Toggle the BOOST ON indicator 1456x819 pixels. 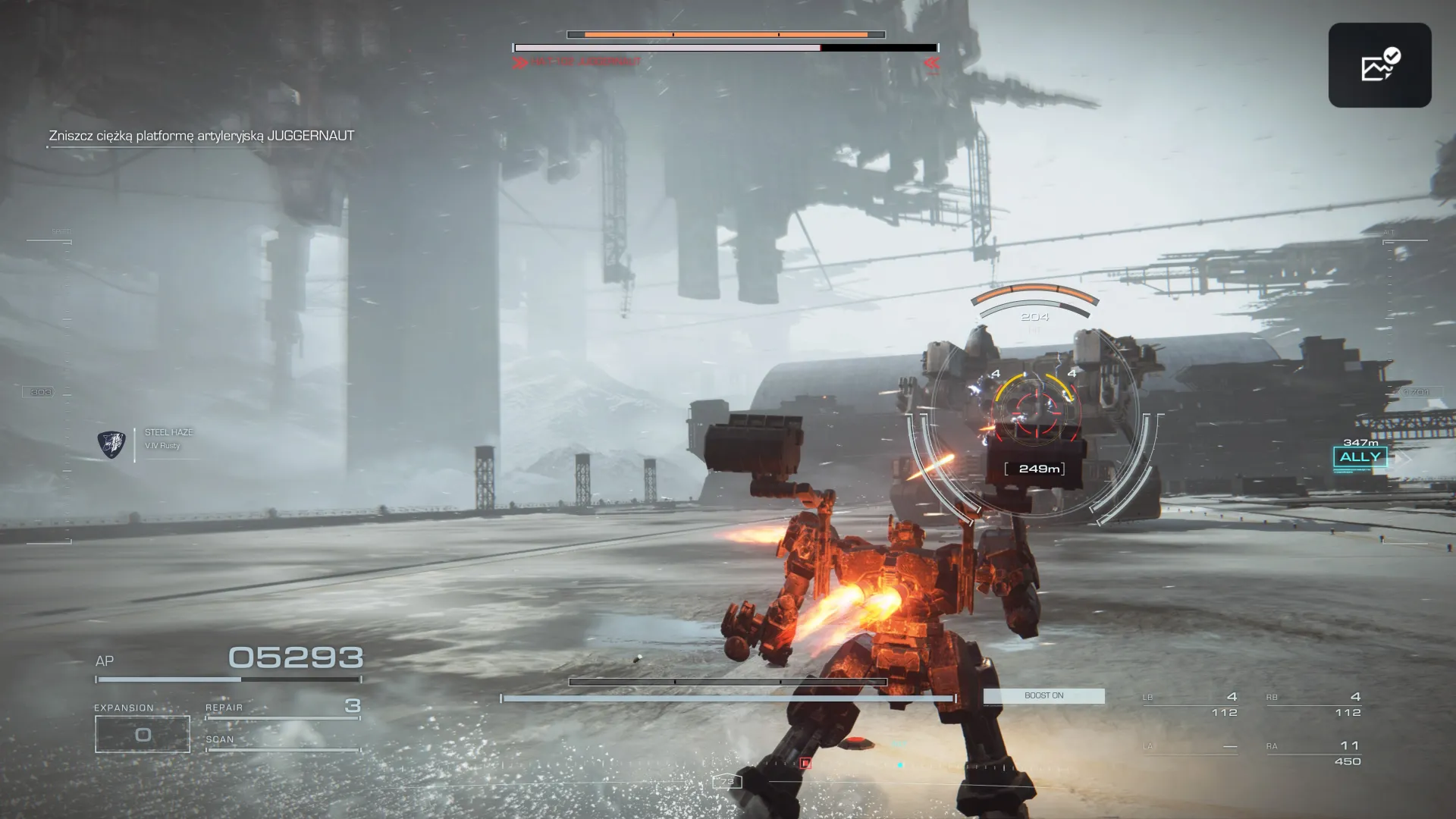[x=1043, y=695]
